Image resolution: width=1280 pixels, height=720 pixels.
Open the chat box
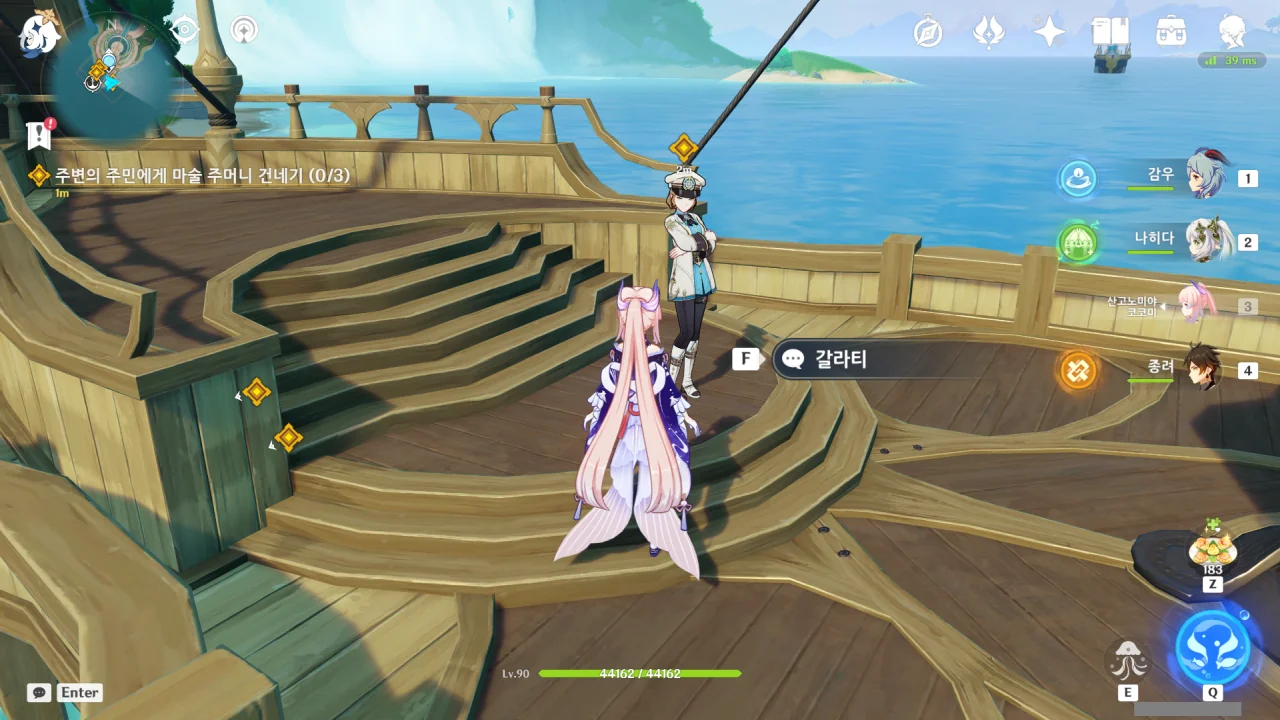[x=39, y=692]
